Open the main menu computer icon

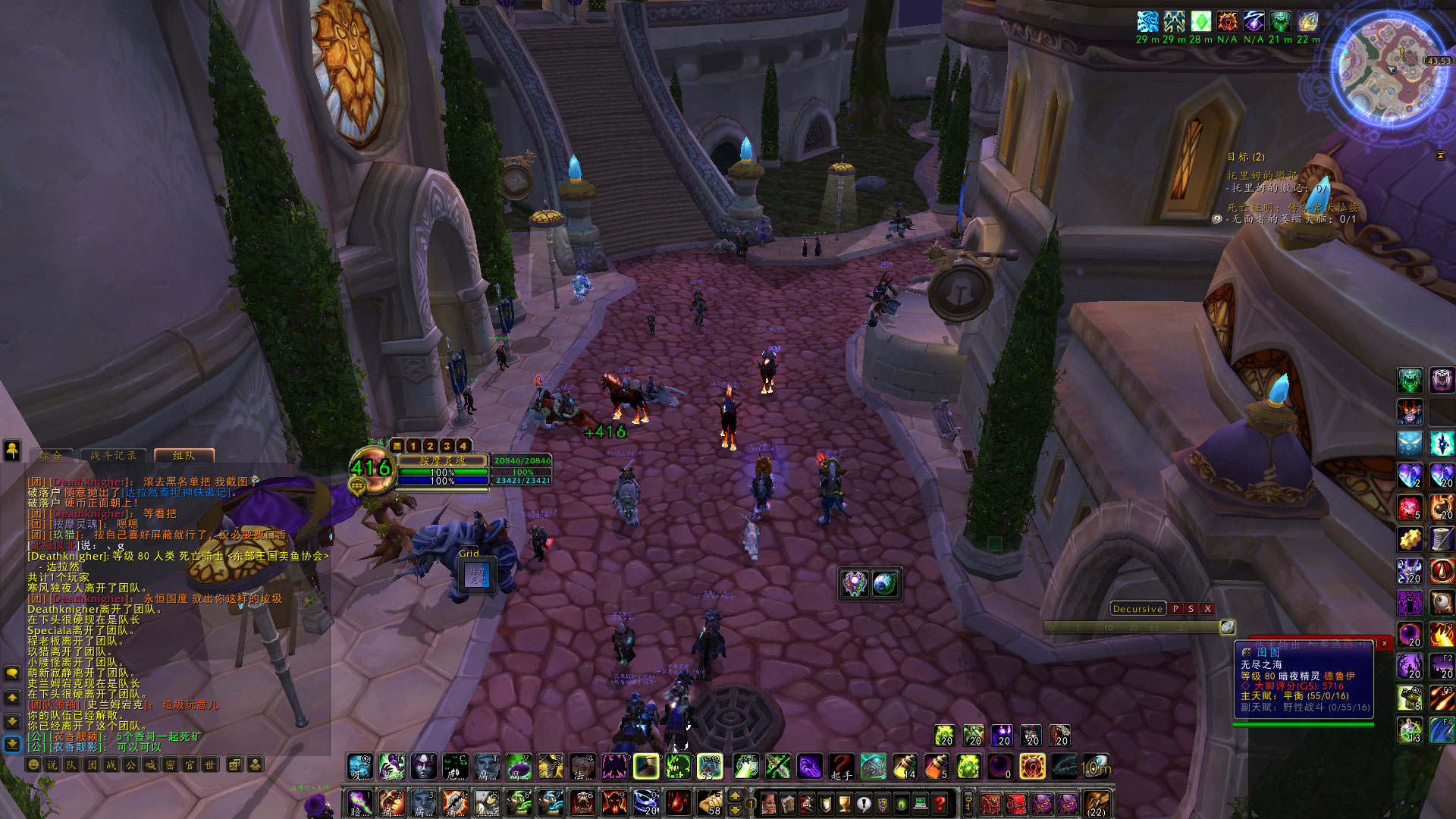click(920, 804)
